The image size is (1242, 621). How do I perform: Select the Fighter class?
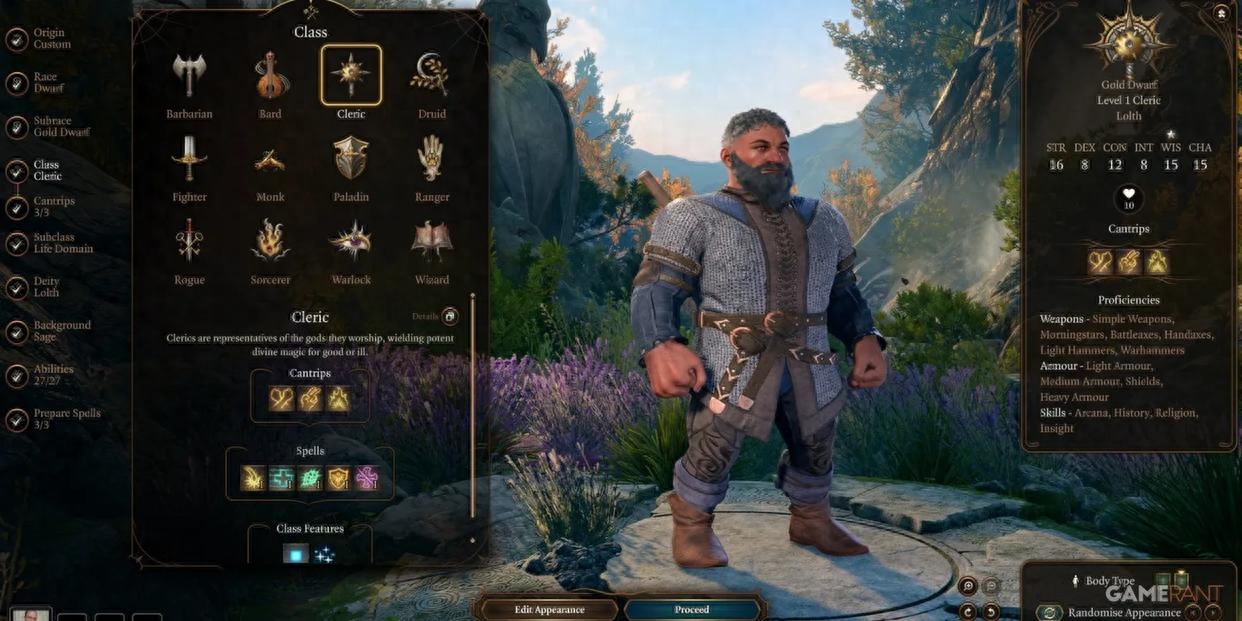click(x=189, y=160)
